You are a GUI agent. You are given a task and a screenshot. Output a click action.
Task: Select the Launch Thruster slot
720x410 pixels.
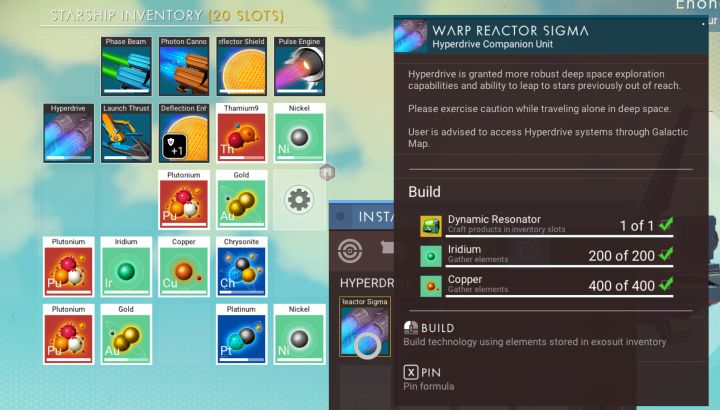127,133
